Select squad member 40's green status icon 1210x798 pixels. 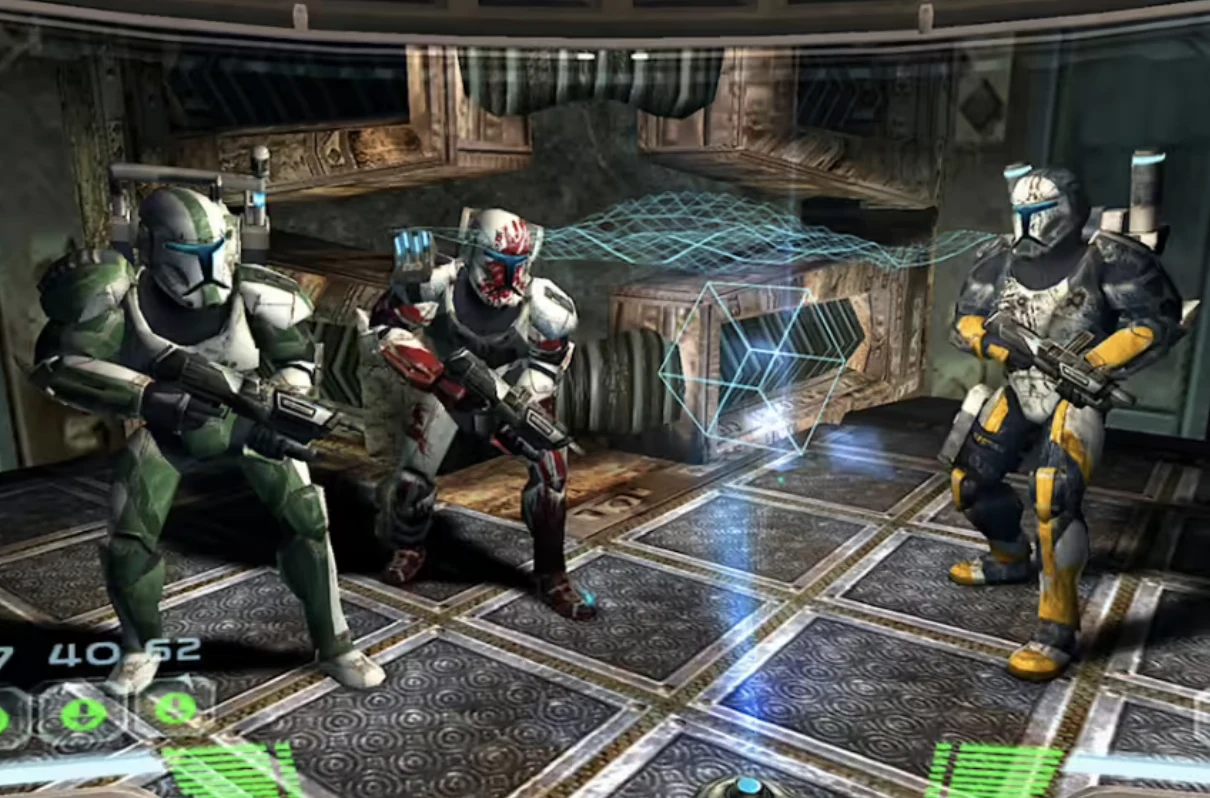point(83,714)
